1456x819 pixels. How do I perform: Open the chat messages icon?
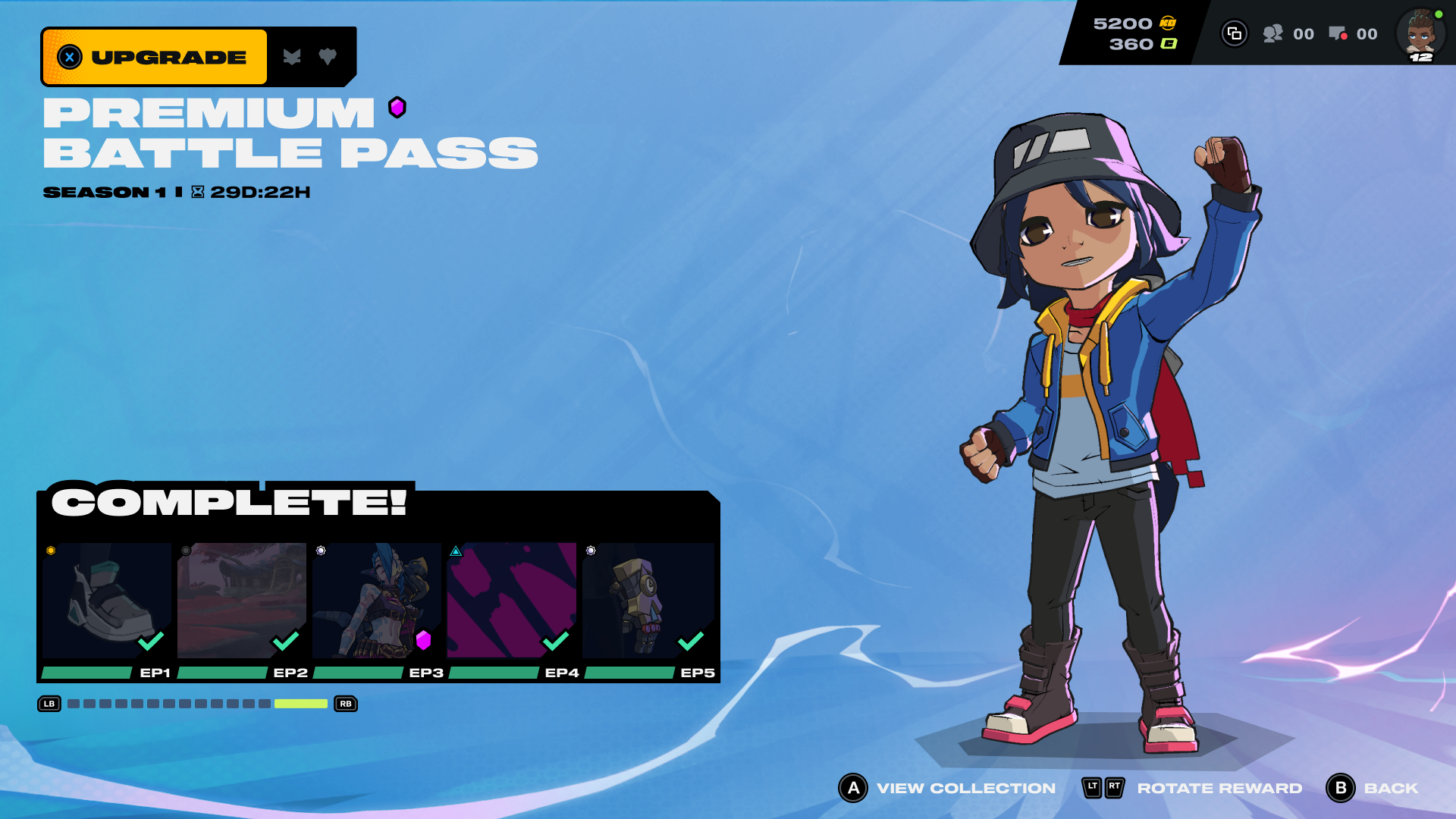1338,33
